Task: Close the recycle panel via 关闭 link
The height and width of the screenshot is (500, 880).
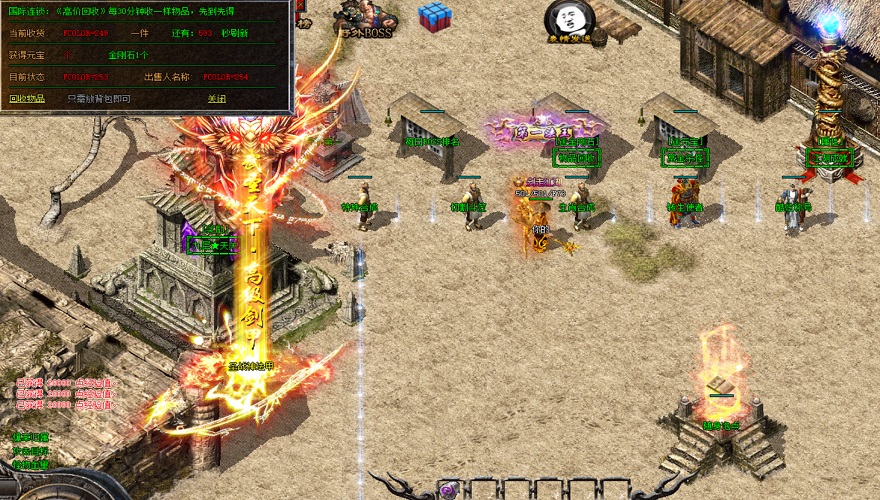Action: tap(216, 98)
